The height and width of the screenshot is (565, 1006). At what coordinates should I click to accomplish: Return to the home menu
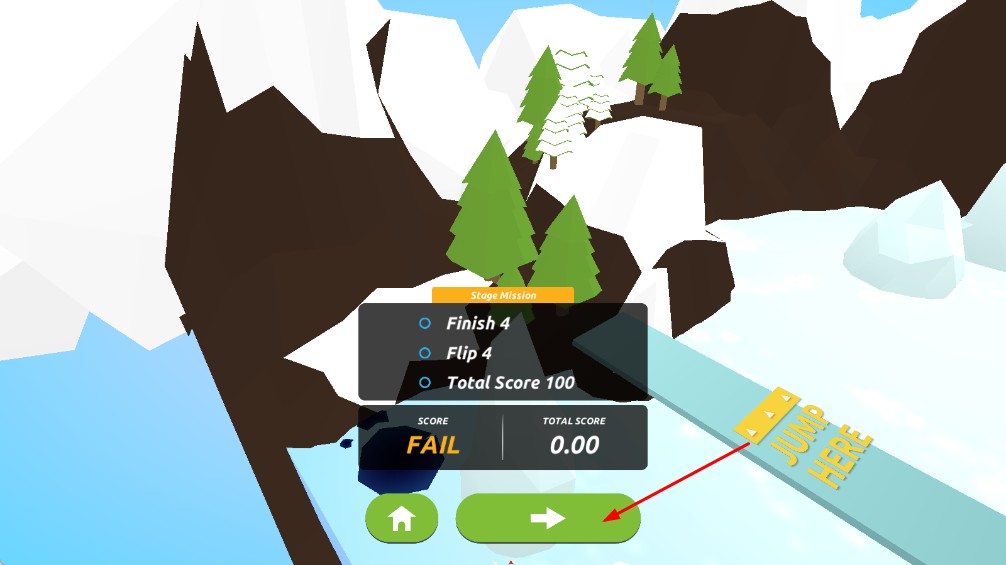[x=401, y=518]
